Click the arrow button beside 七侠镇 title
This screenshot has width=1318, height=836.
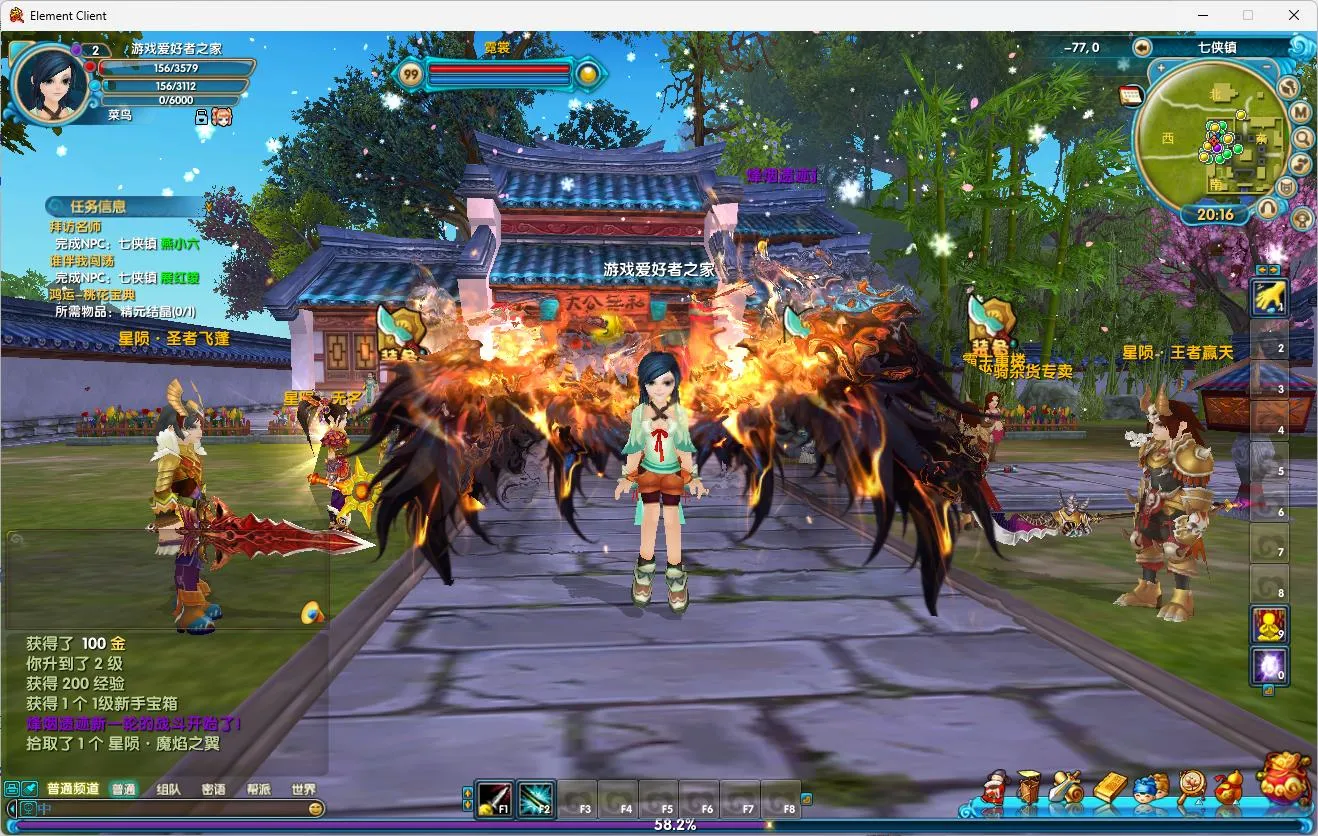coord(1142,47)
